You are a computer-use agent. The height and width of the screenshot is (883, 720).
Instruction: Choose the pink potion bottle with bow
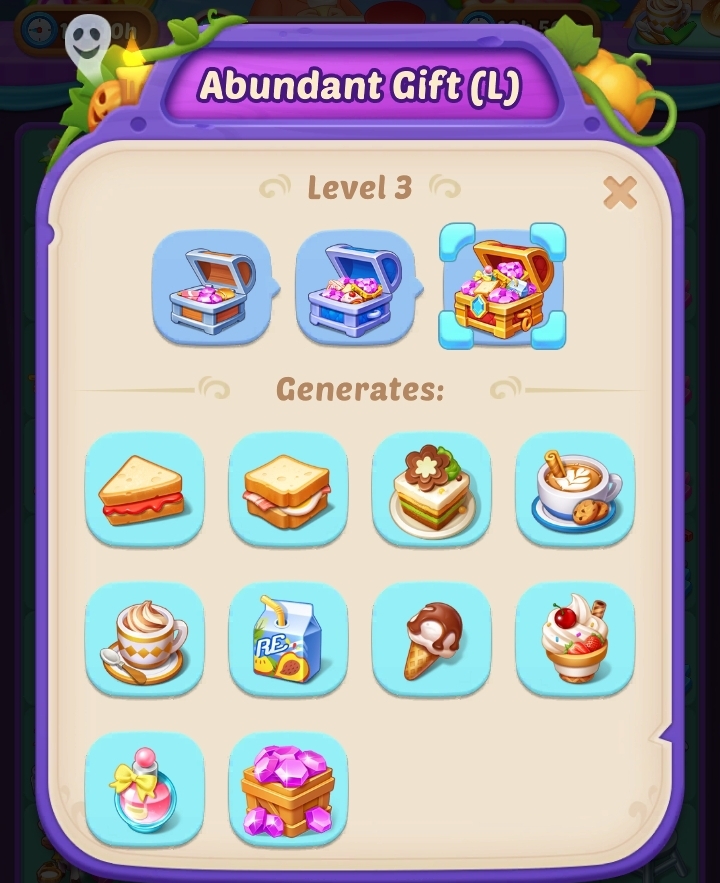click(x=145, y=790)
